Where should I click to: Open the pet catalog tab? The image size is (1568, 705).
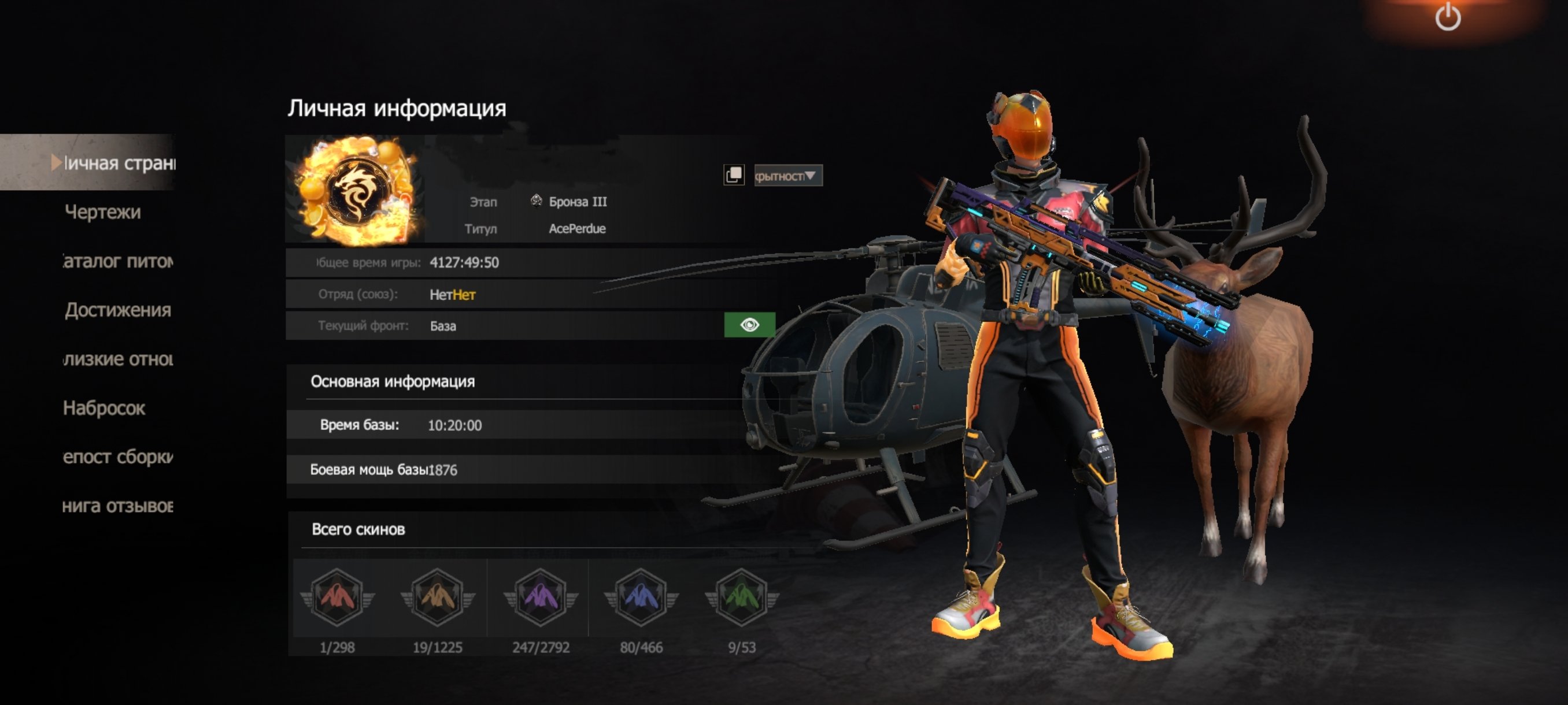pyautogui.click(x=117, y=261)
